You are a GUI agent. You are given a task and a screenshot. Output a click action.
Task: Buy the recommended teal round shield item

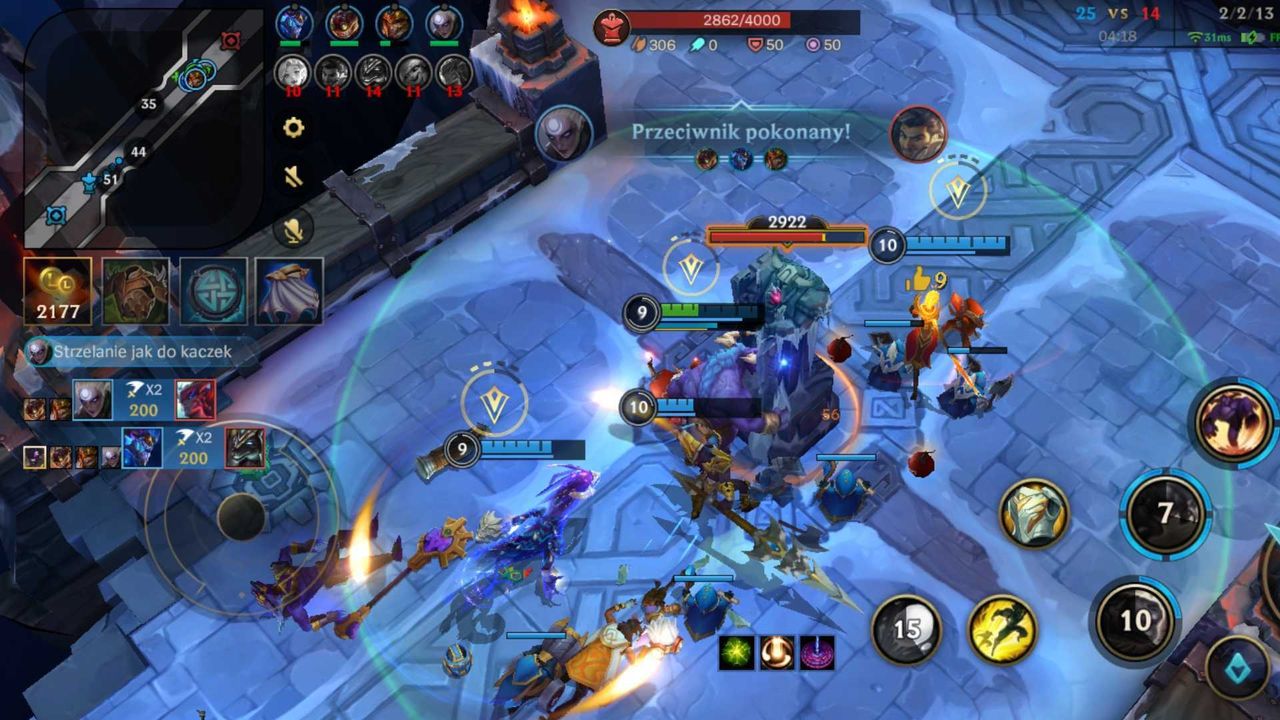tap(213, 291)
